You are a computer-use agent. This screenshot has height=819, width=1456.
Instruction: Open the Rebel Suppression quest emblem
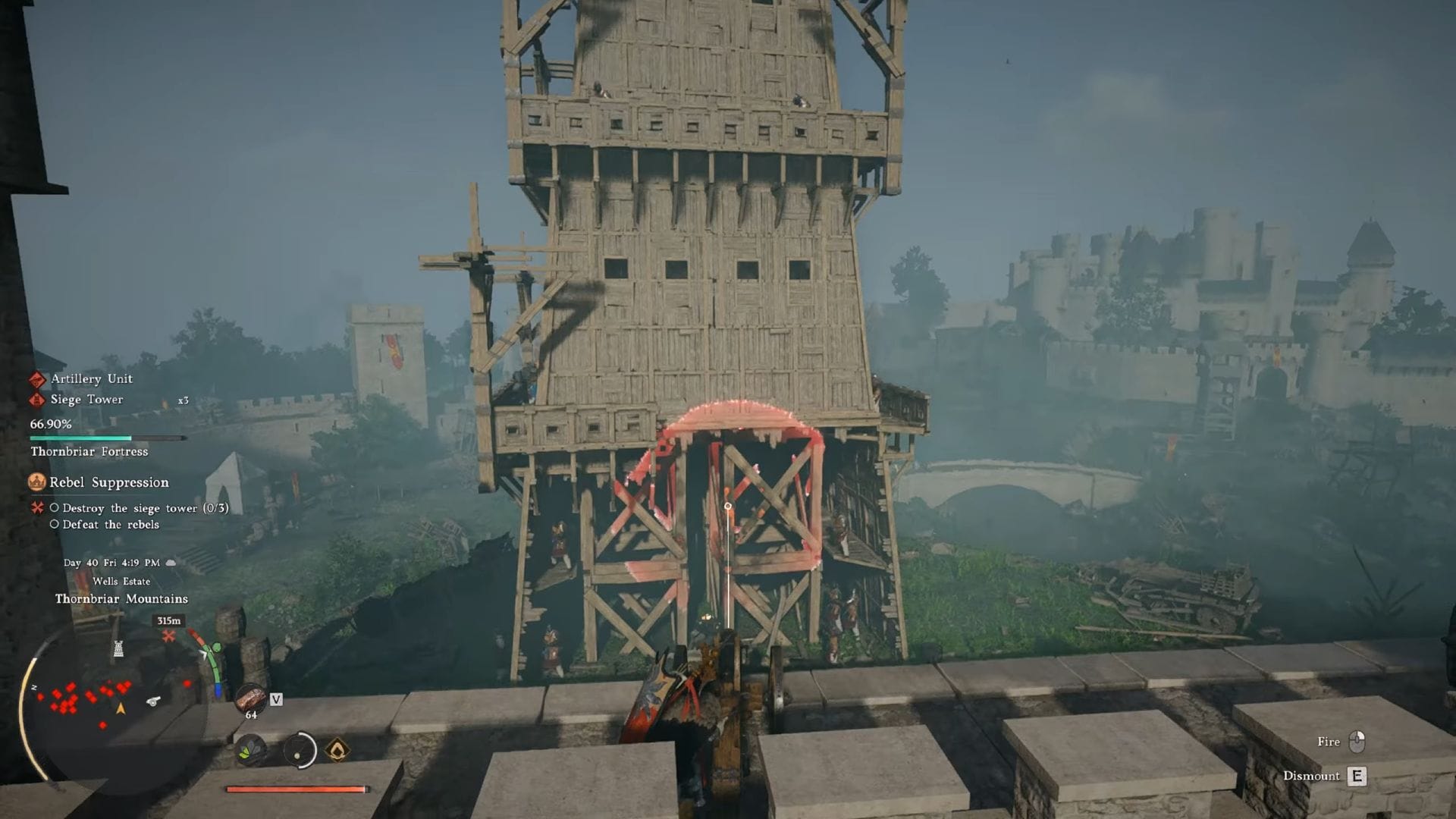pyautogui.click(x=37, y=483)
